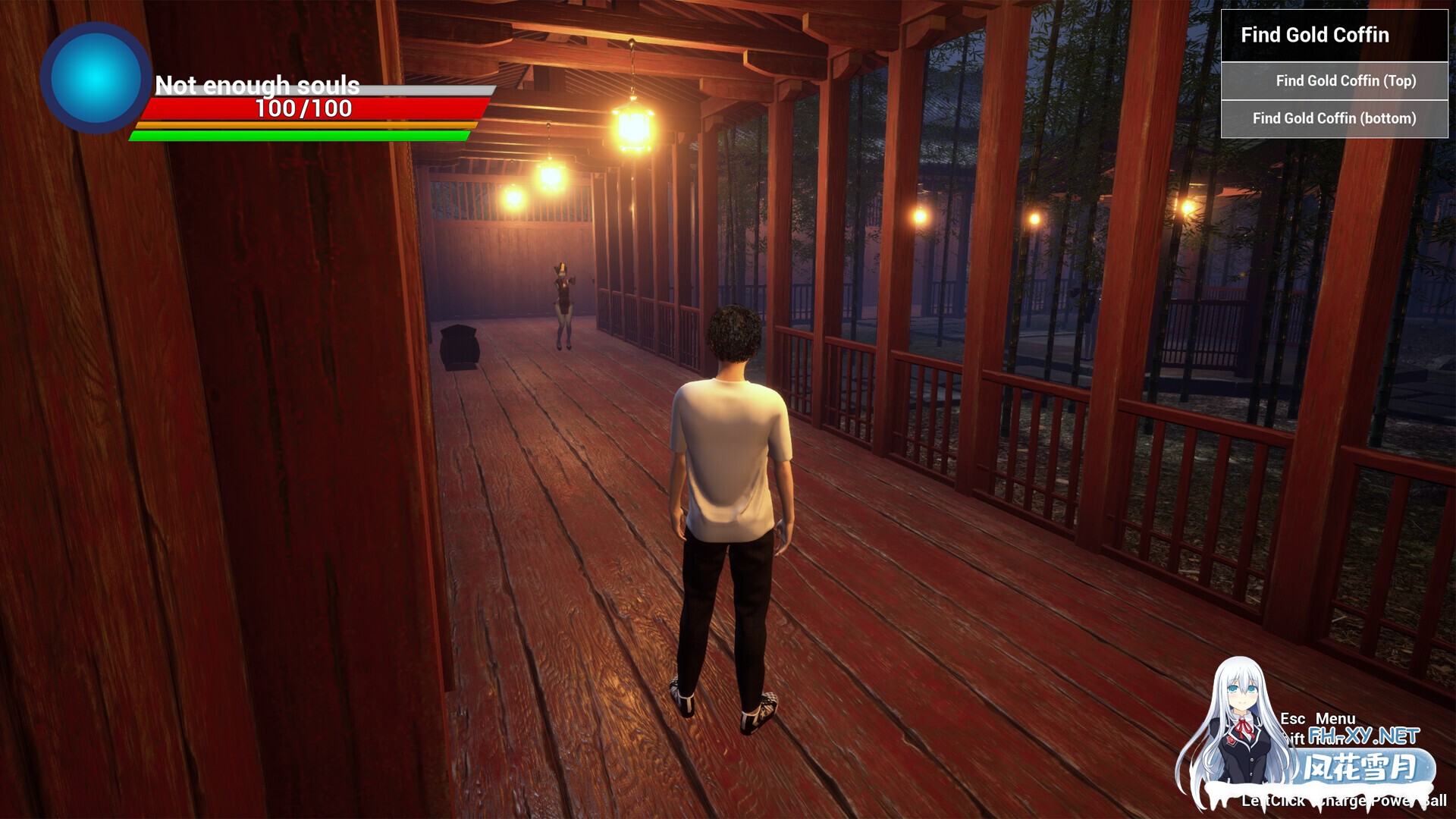The width and height of the screenshot is (1456, 819).
Task: Click the blue soul orb icon
Action: pyautogui.click(x=96, y=78)
